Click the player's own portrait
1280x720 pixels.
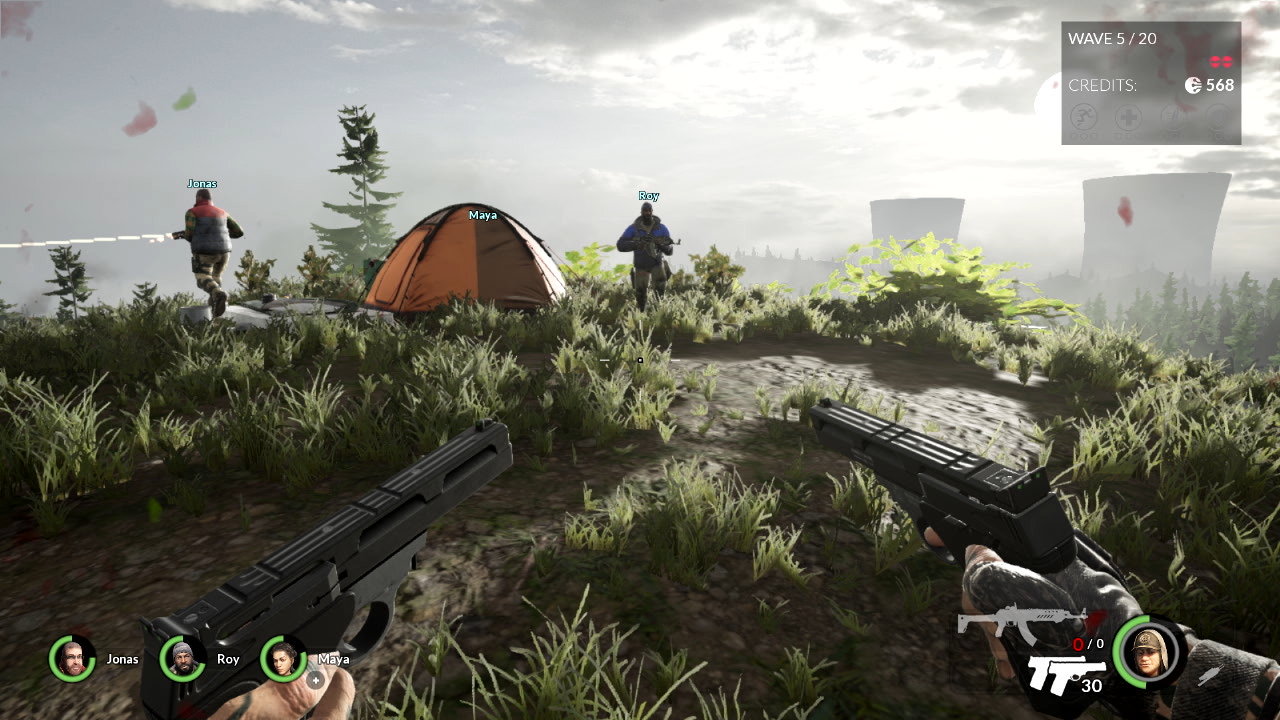1146,652
